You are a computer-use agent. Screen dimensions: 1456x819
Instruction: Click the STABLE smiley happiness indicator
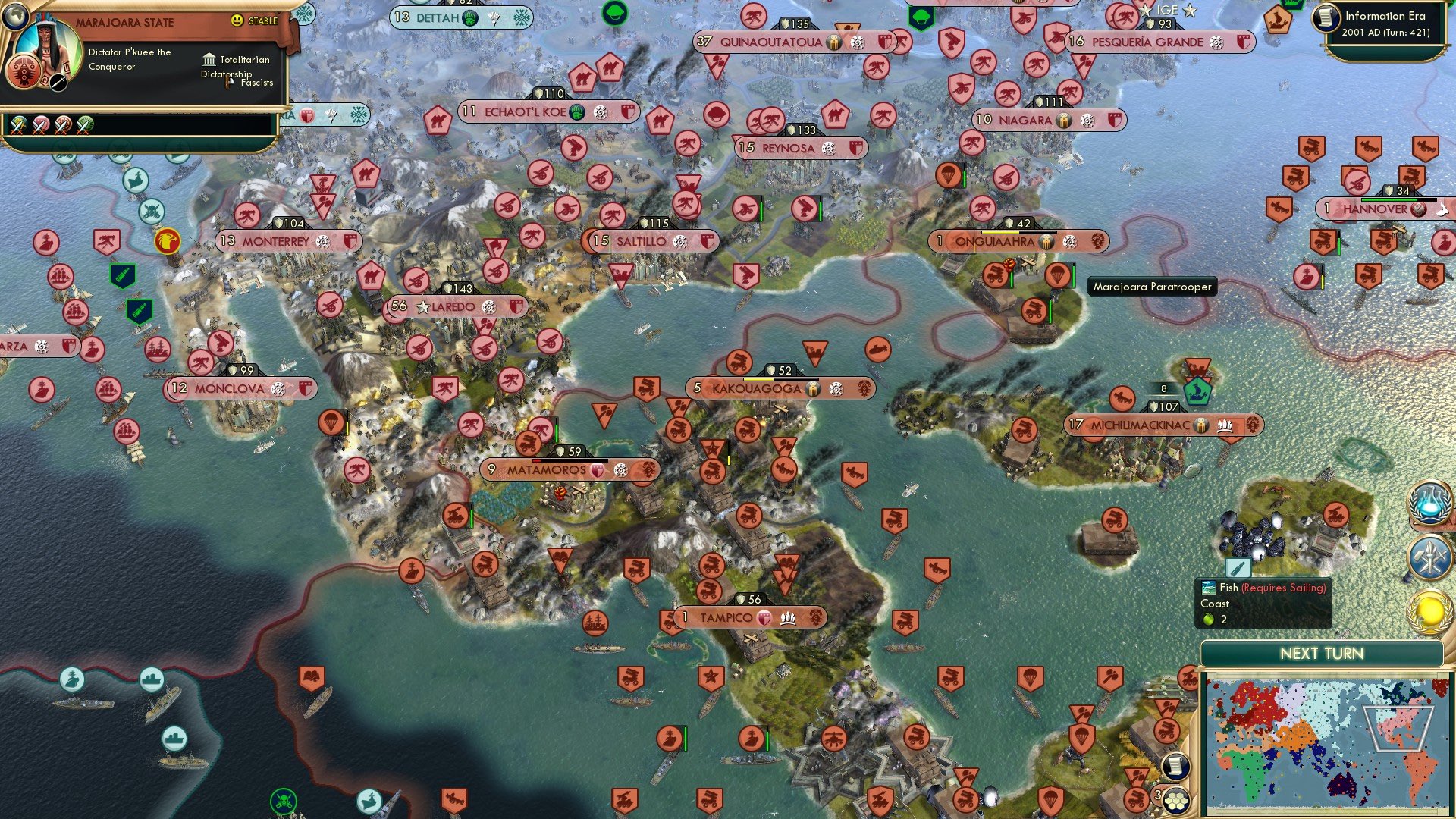tap(237, 20)
